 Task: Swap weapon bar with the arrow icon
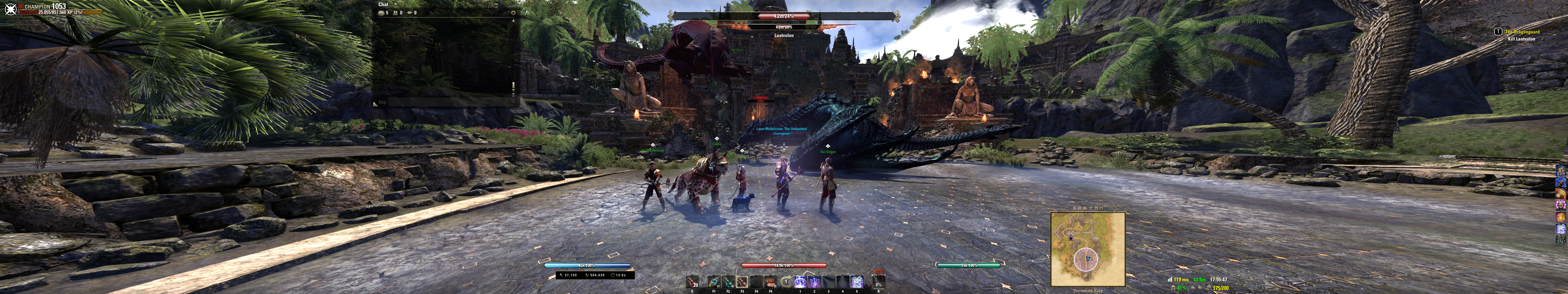coord(786,282)
